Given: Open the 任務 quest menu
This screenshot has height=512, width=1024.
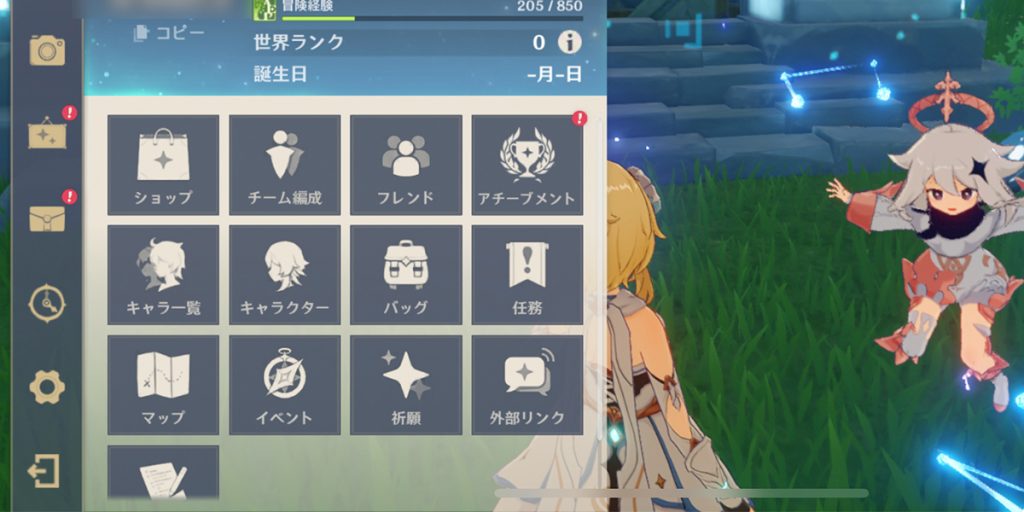Looking at the screenshot, I should coord(527,275).
